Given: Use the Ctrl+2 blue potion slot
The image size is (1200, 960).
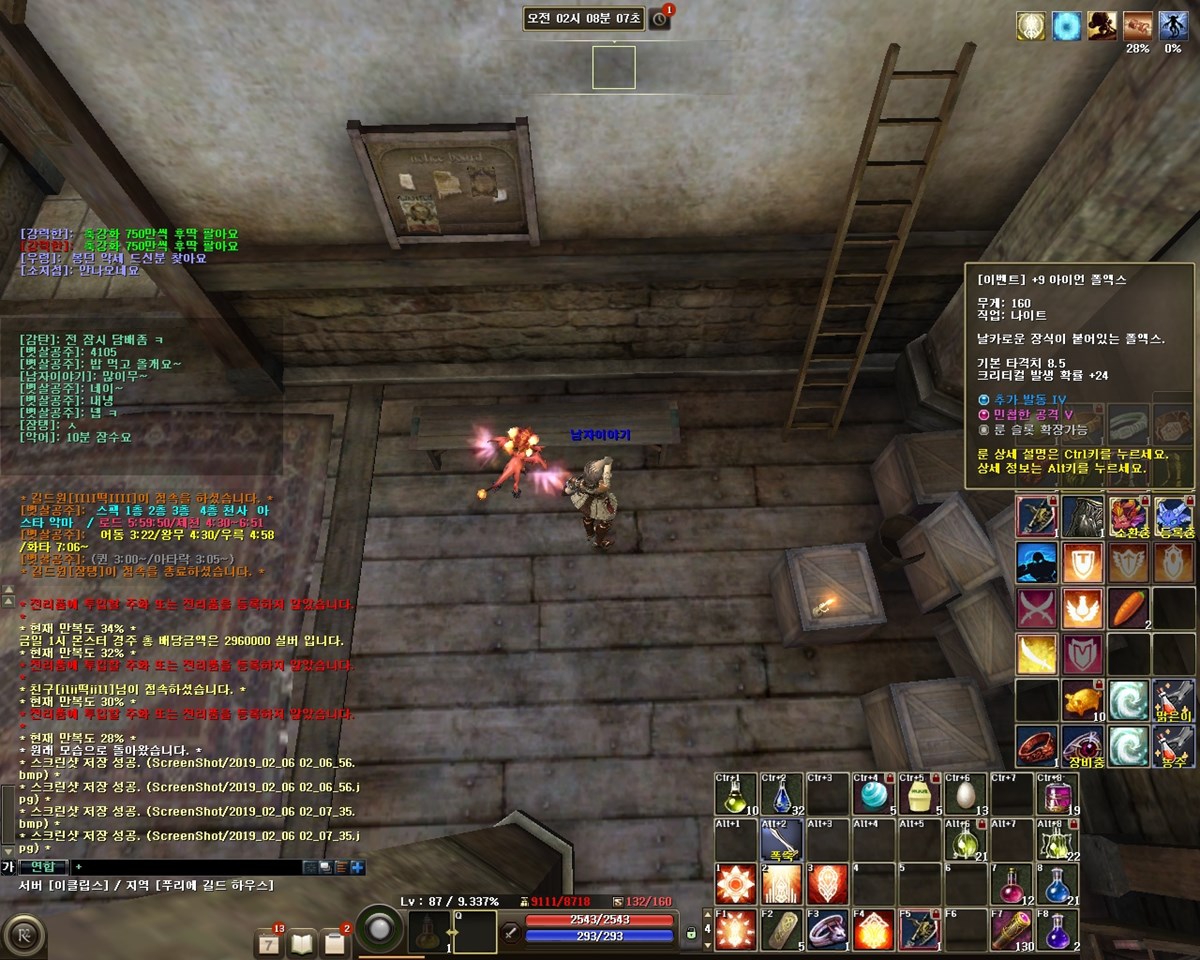Looking at the screenshot, I should pos(783,794).
